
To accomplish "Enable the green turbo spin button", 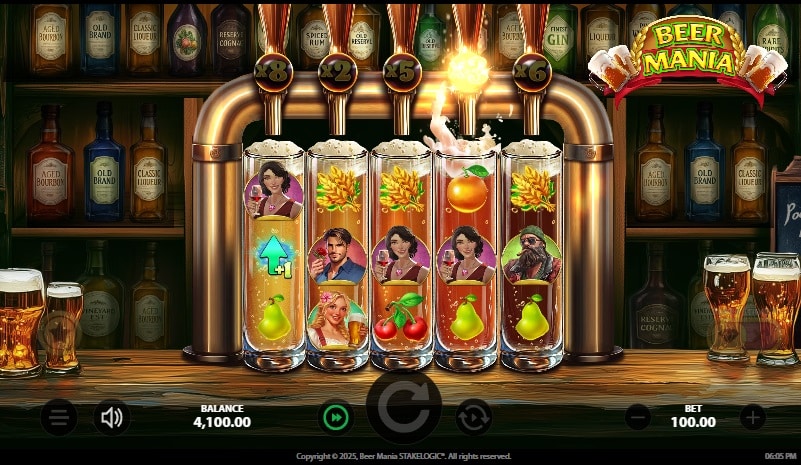I will (x=336, y=416).
